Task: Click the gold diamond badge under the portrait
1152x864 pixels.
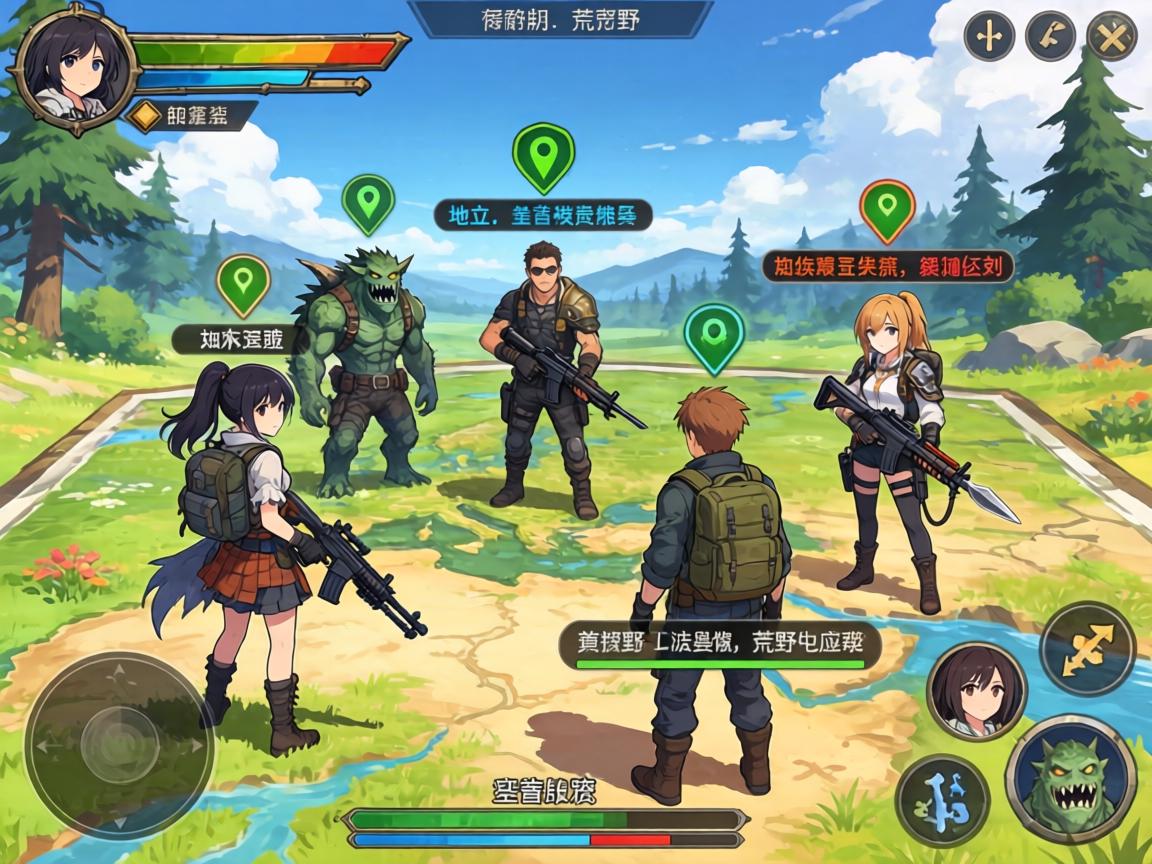Action: pos(146,116)
